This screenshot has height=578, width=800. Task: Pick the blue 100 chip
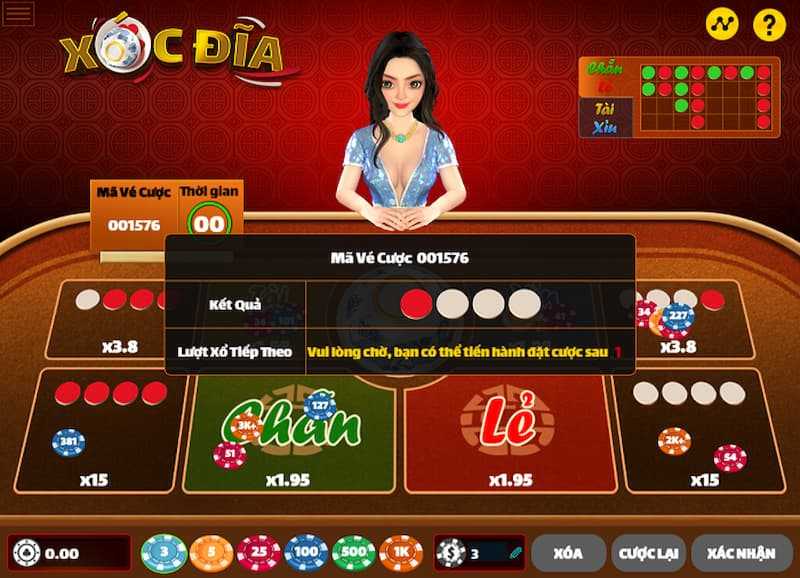(x=306, y=552)
